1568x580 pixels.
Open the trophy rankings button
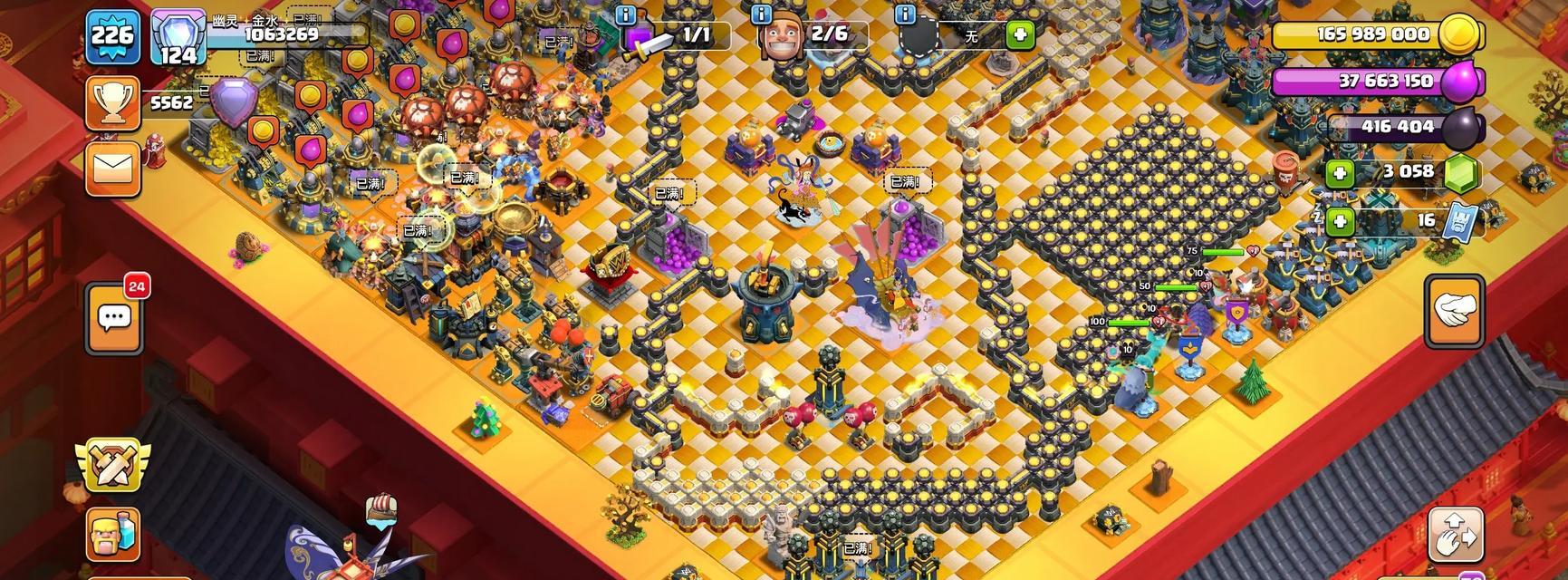coord(112,103)
